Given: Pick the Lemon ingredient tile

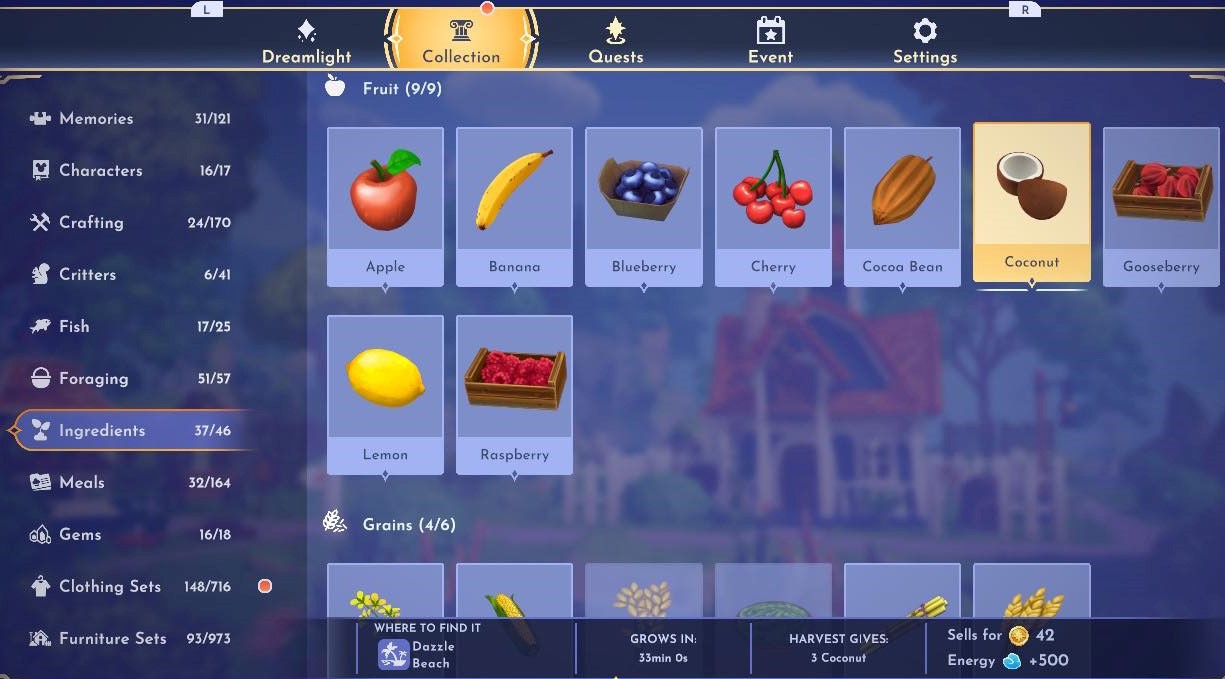Looking at the screenshot, I should [x=385, y=393].
